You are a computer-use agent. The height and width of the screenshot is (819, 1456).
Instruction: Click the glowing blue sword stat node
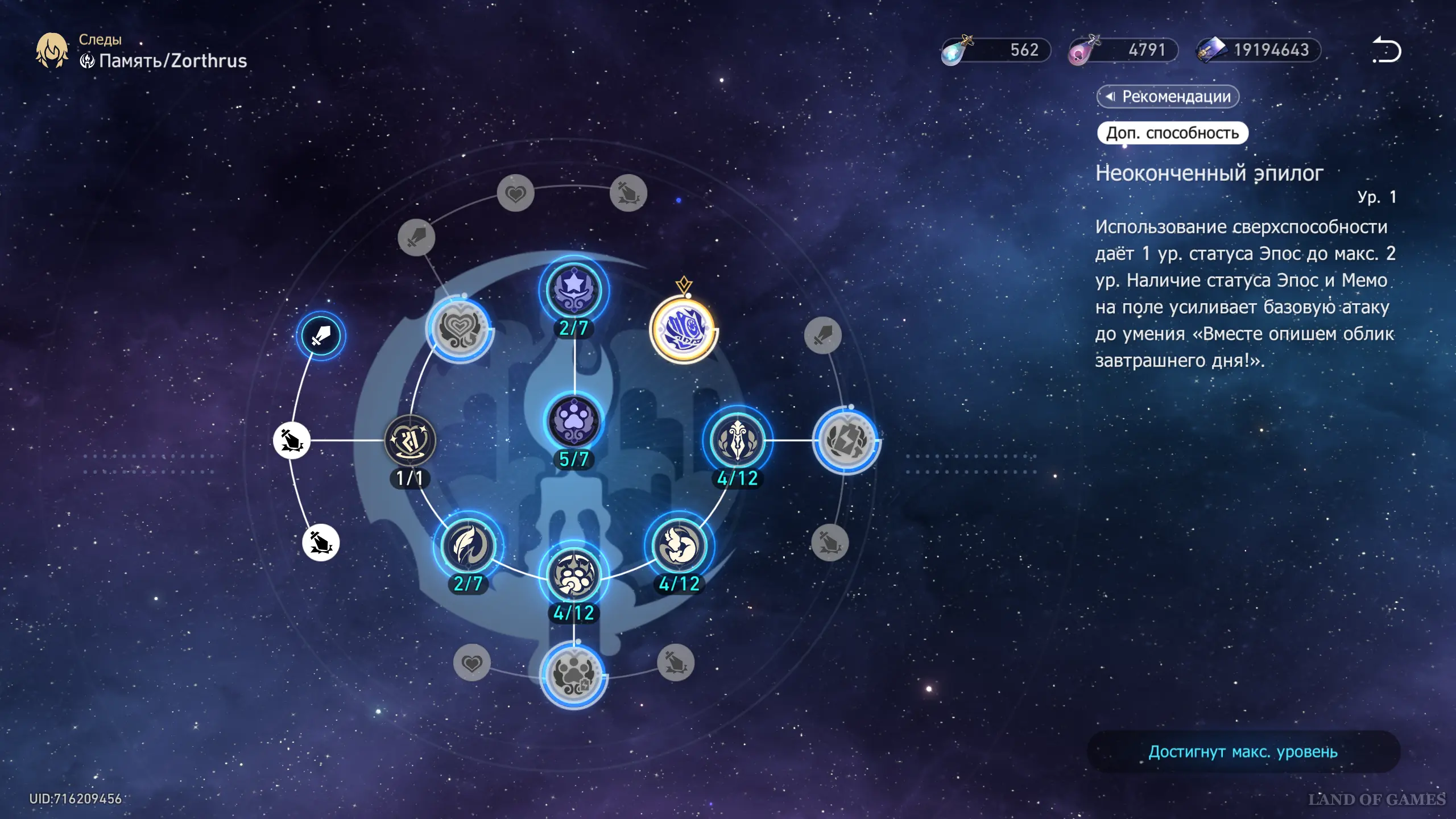[321, 336]
